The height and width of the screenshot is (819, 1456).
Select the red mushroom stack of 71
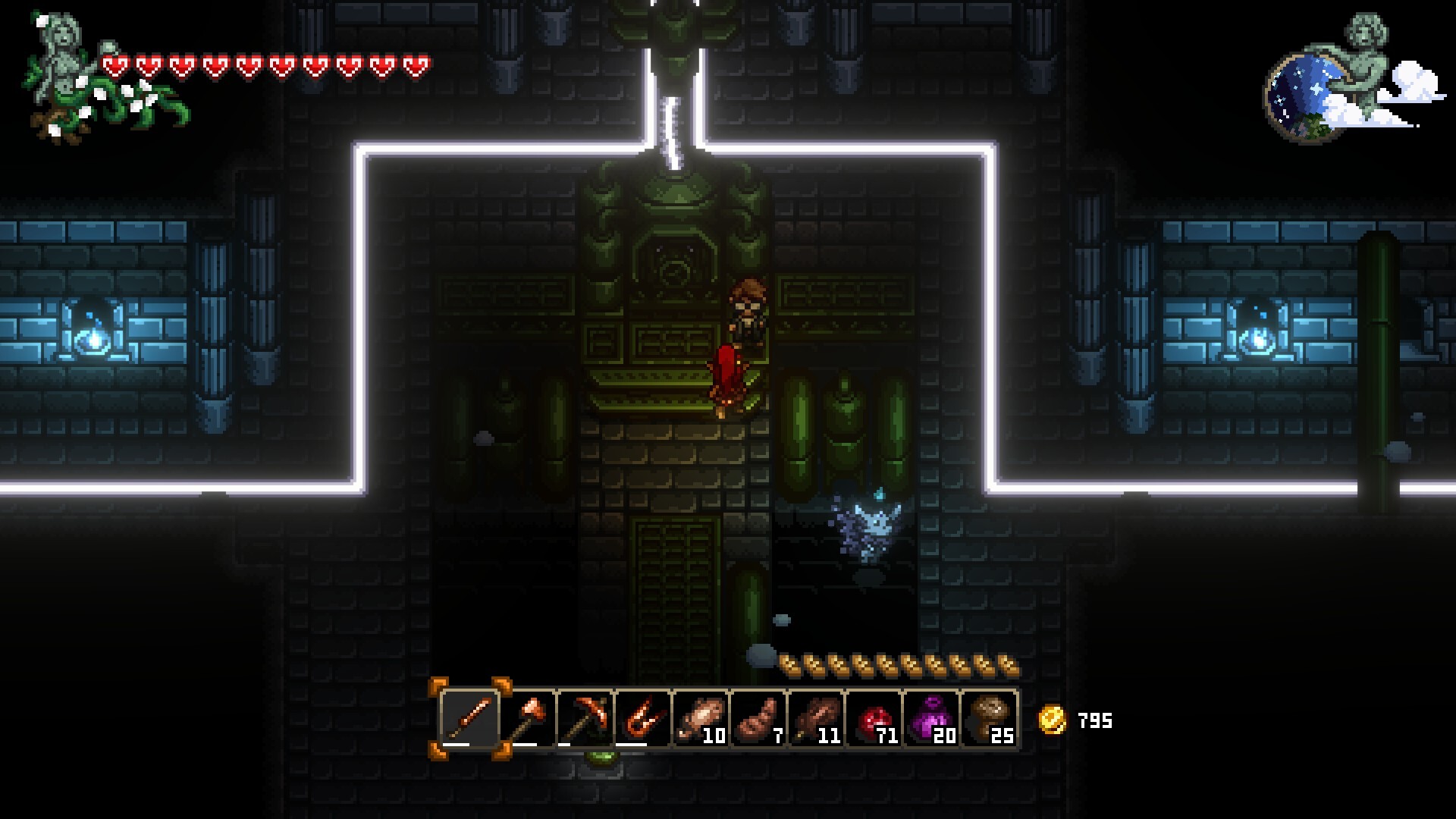874,717
